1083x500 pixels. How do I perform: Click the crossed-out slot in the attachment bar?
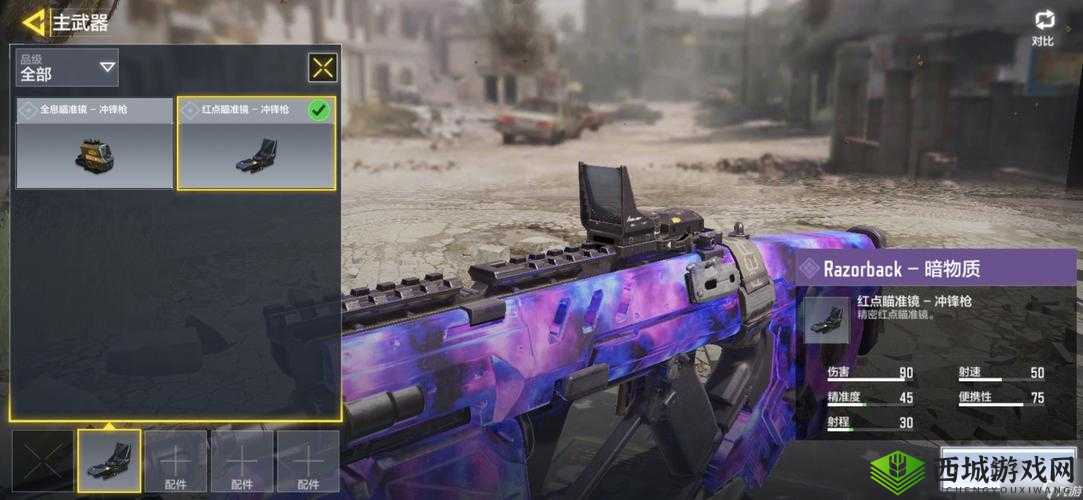(x=43, y=461)
